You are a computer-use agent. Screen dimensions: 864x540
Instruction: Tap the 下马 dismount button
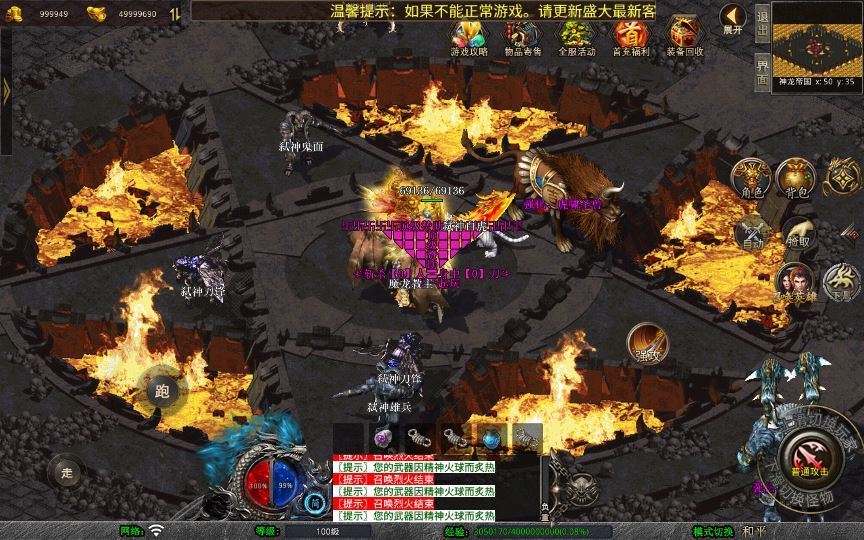click(843, 282)
